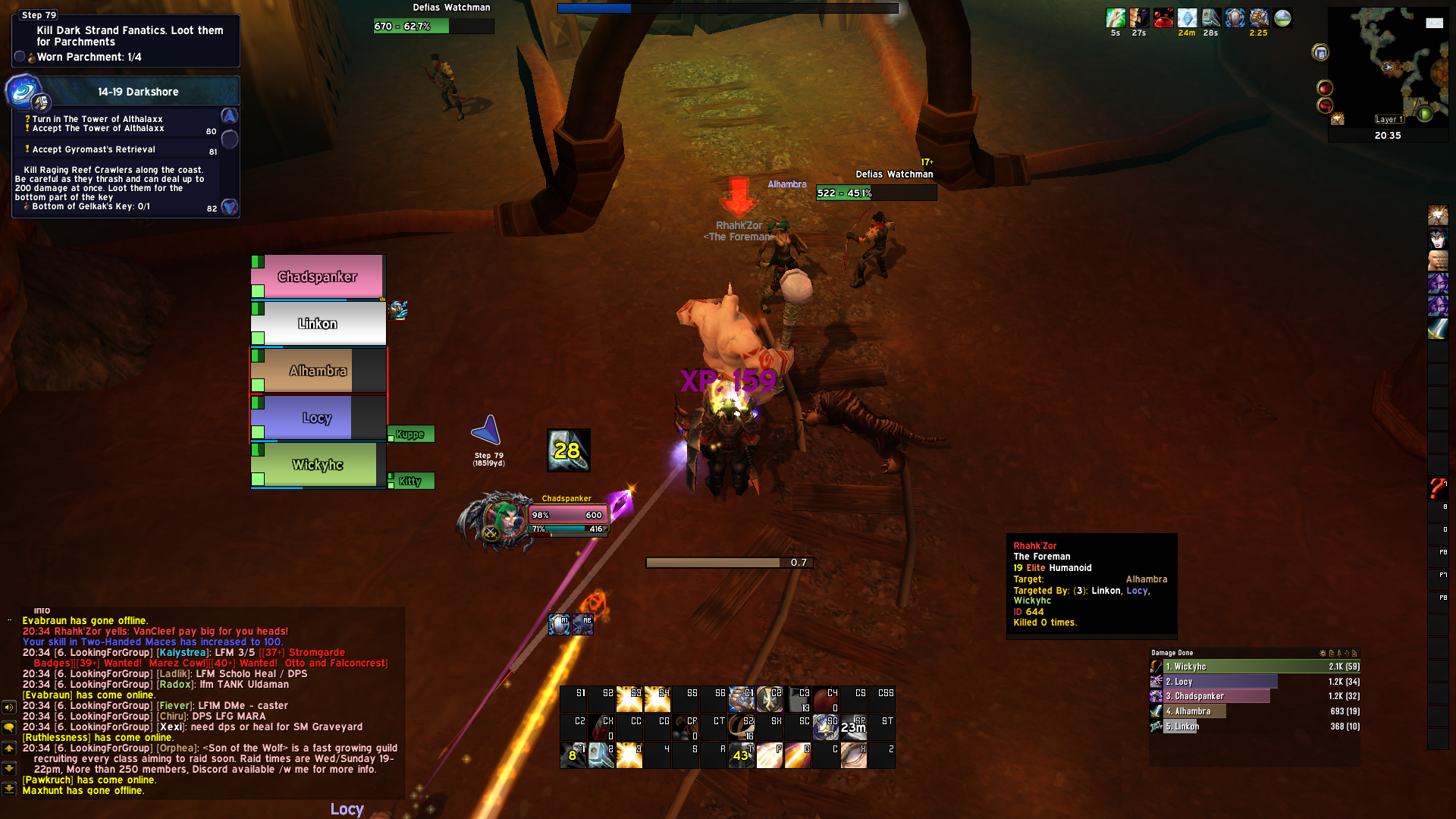Screen dimensions: 1456x819
Task: Activate the hammer ability on key 2
Action: point(602,755)
